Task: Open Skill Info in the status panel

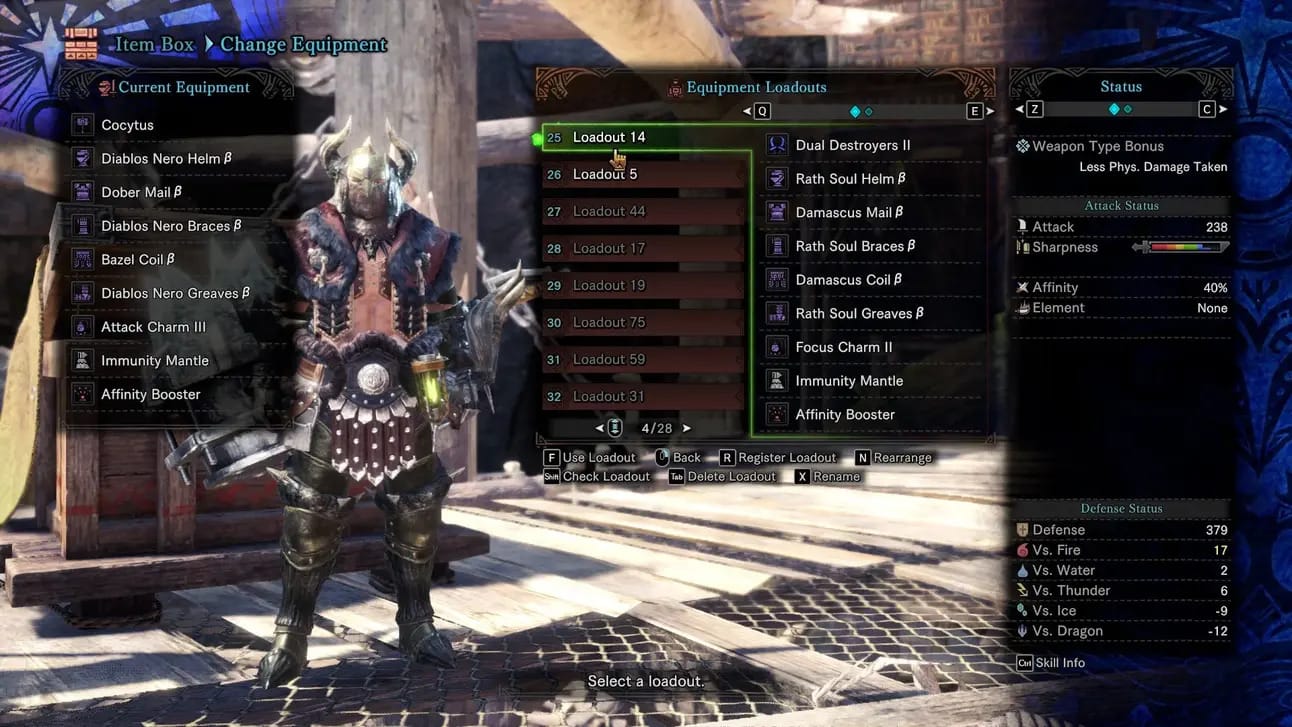Action: pos(1050,663)
